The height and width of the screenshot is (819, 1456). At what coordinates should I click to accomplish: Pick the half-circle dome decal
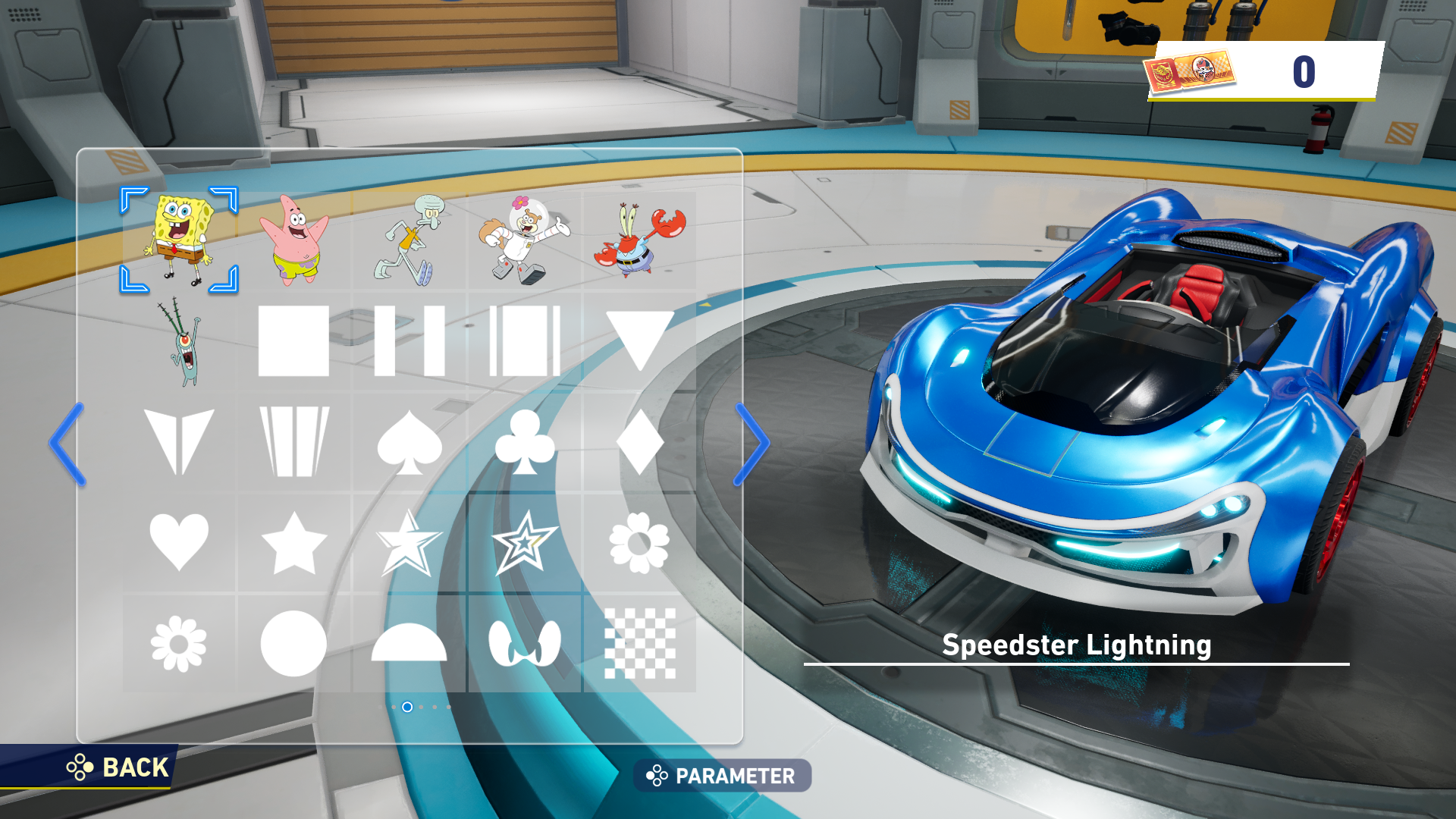click(x=409, y=644)
